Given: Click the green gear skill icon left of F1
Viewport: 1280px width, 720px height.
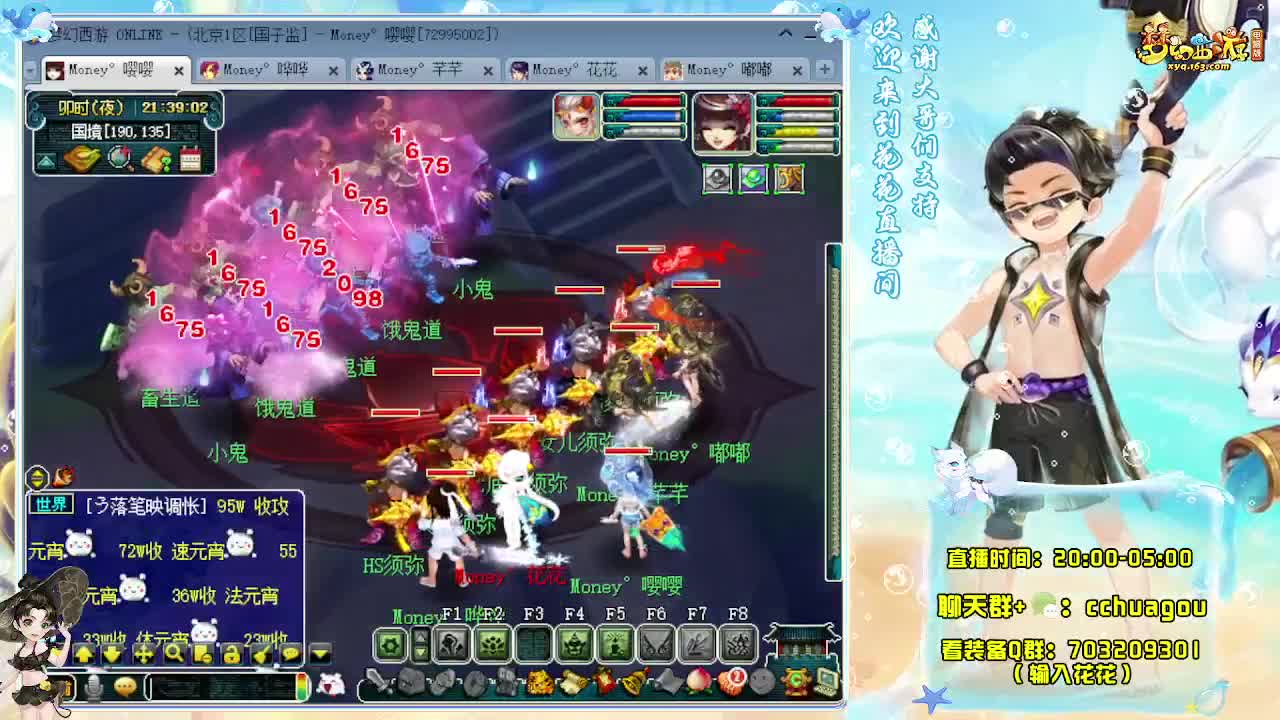Looking at the screenshot, I should pos(388,645).
